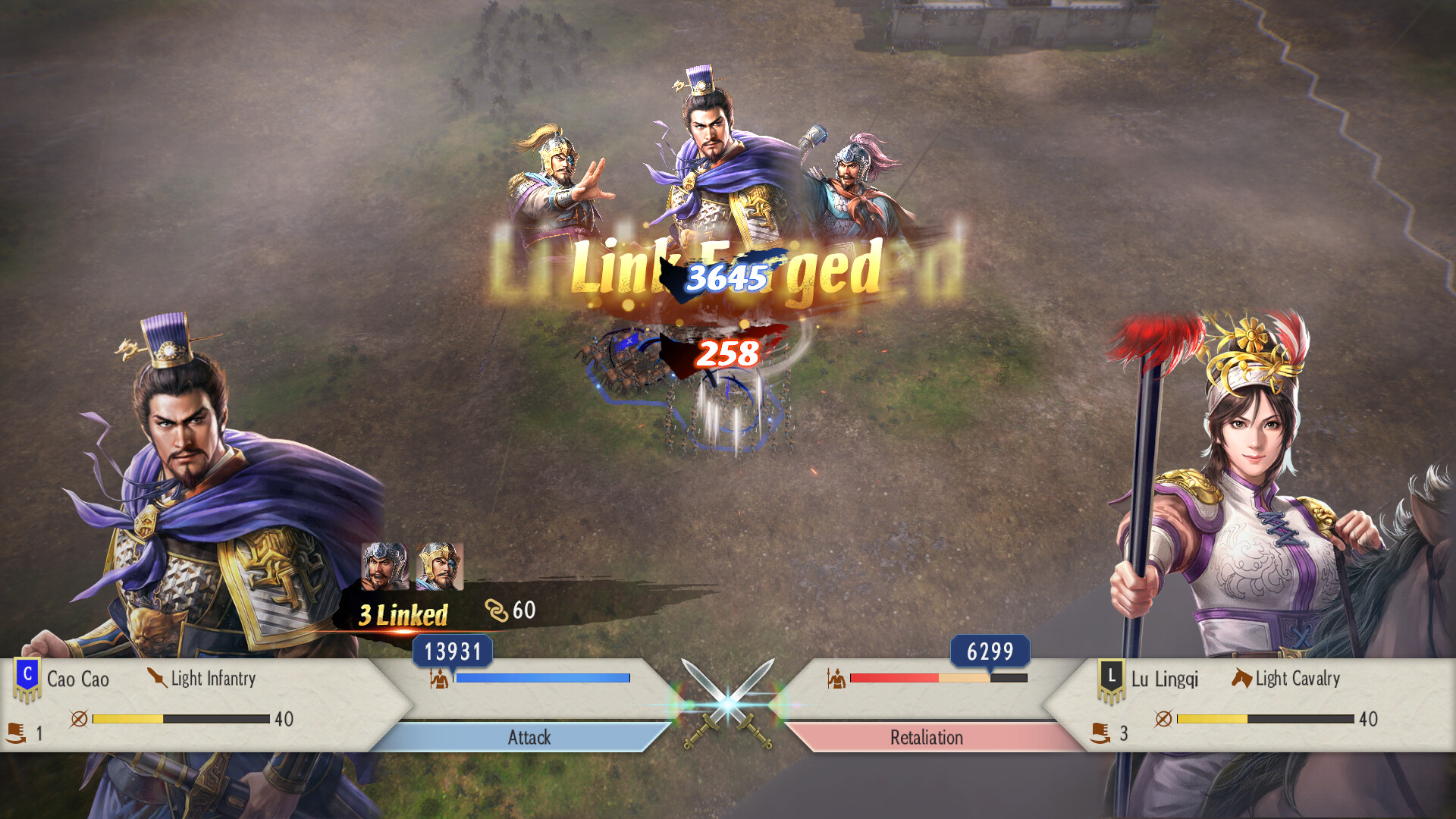The height and width of the screenshot is (819, 1456).
Task: Select the Light Cavalry horse icon
Action: pyautogui.click(x=1242, y=678)
